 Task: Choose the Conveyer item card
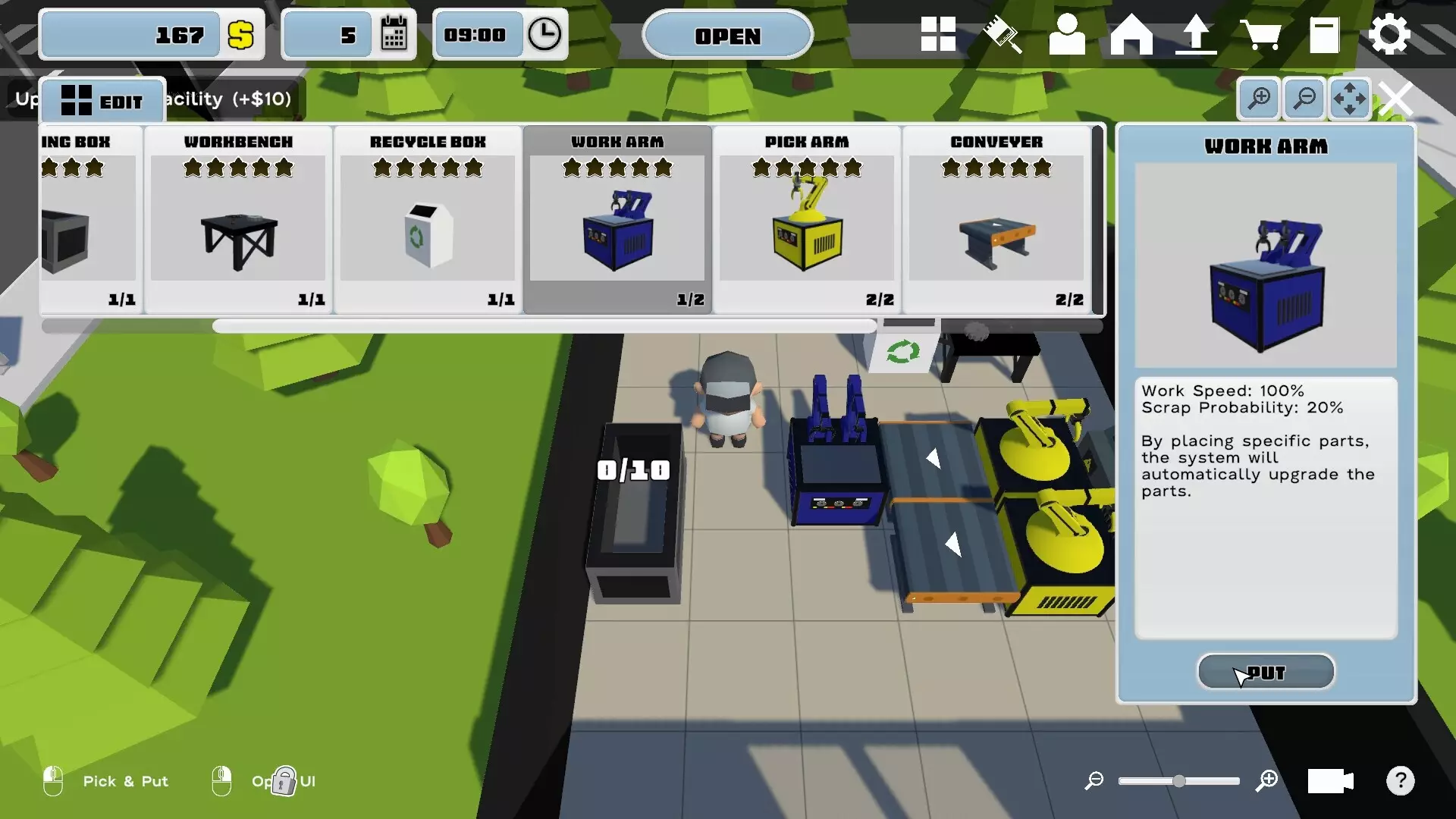pyautogui.click(x=996, y=218)
